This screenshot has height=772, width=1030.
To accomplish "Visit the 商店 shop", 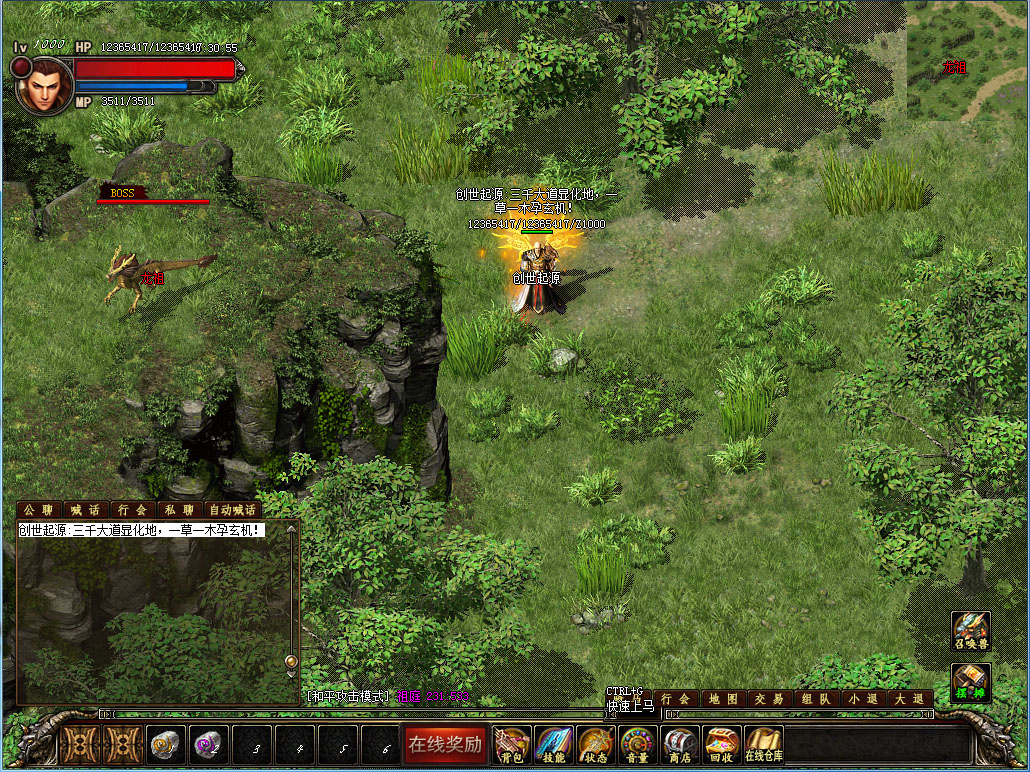I will [680, 744].
